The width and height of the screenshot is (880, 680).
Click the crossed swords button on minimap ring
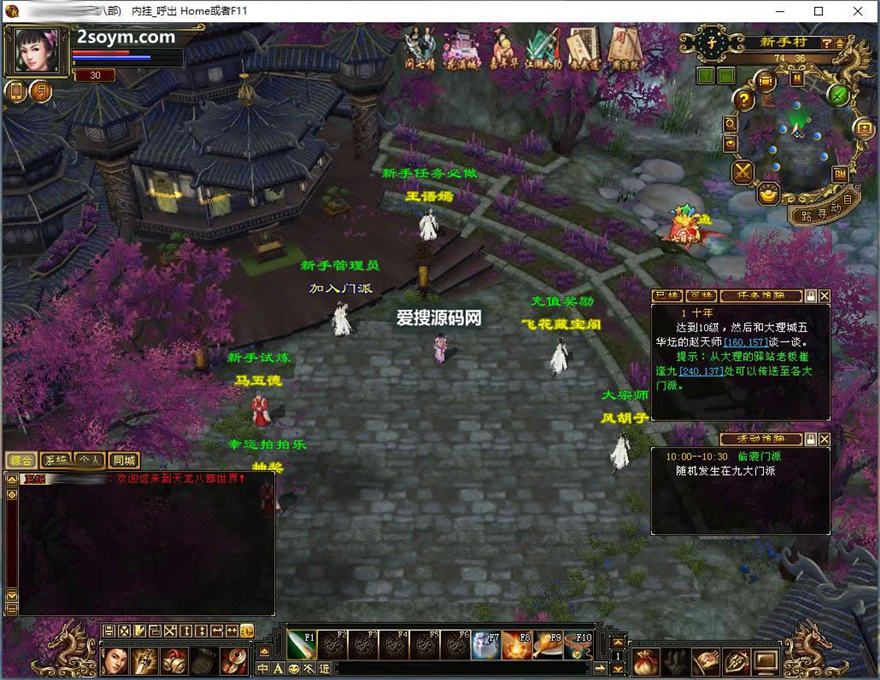743,172
